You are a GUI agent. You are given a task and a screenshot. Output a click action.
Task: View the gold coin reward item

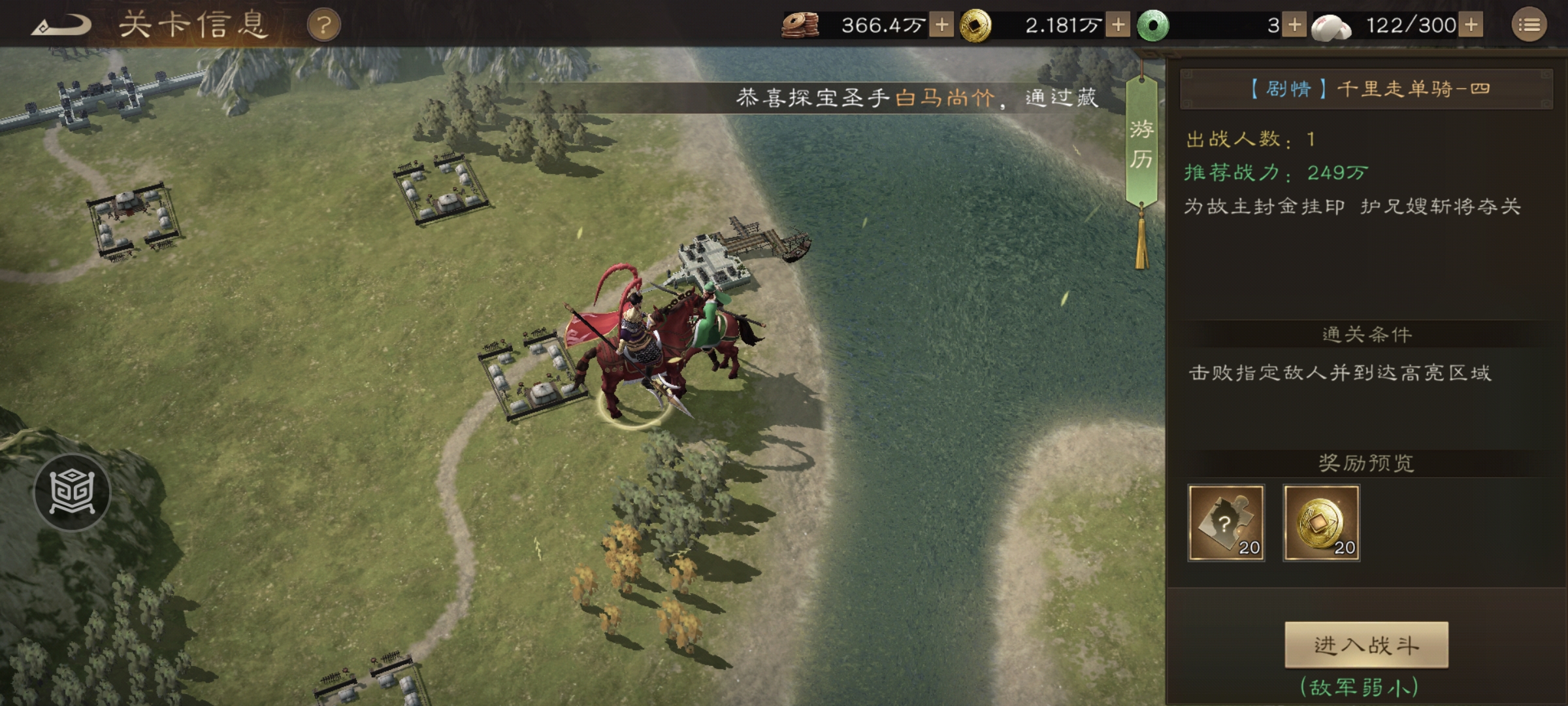pyautogui.click(x=1321, y=522)
